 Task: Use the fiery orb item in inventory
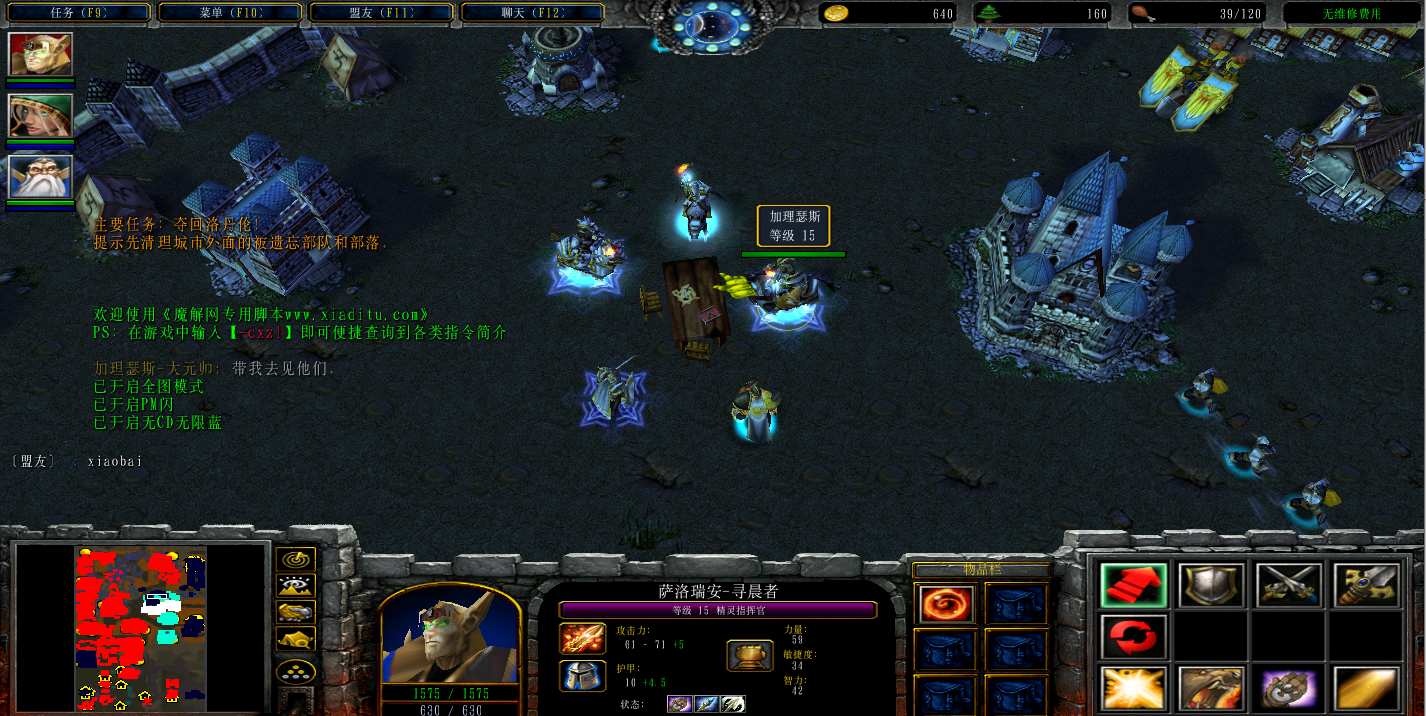pos(941,604)
